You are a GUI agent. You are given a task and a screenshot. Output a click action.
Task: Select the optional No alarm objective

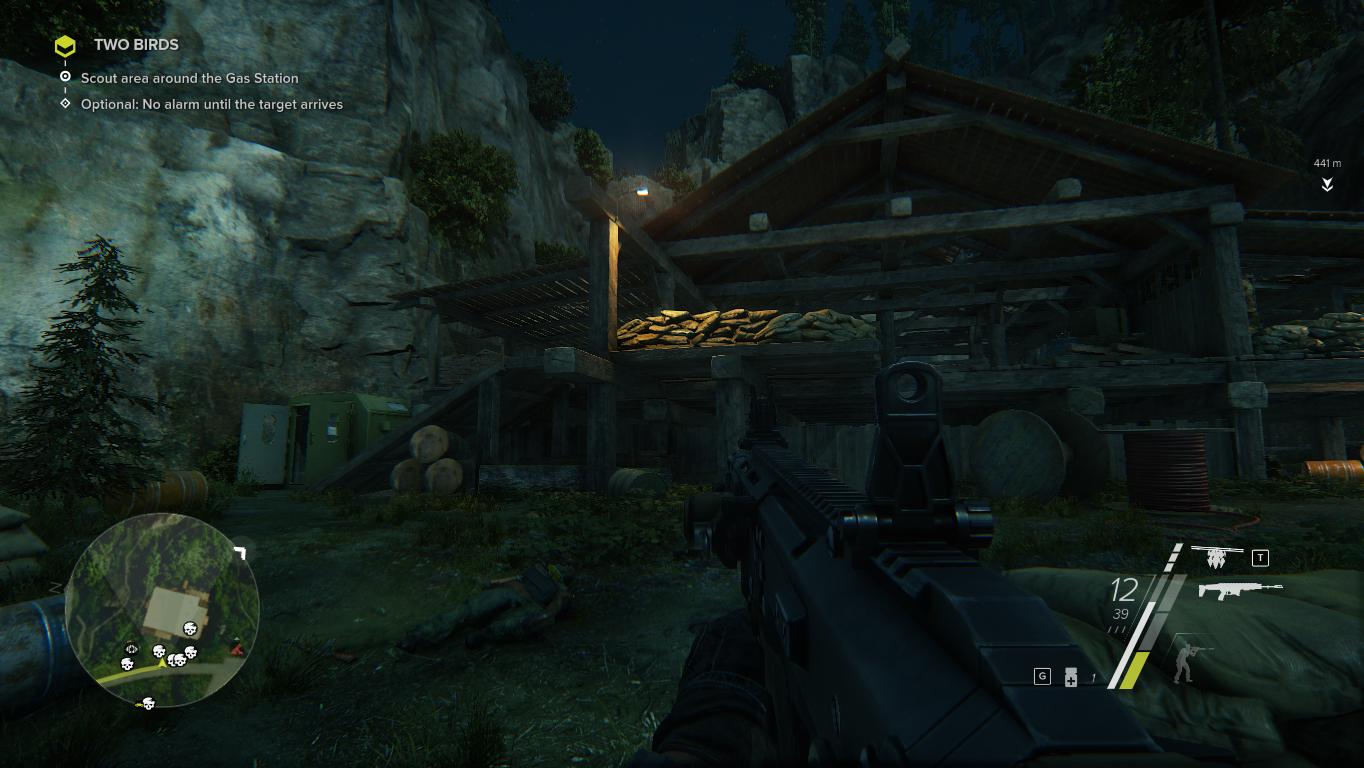(211, 104)
